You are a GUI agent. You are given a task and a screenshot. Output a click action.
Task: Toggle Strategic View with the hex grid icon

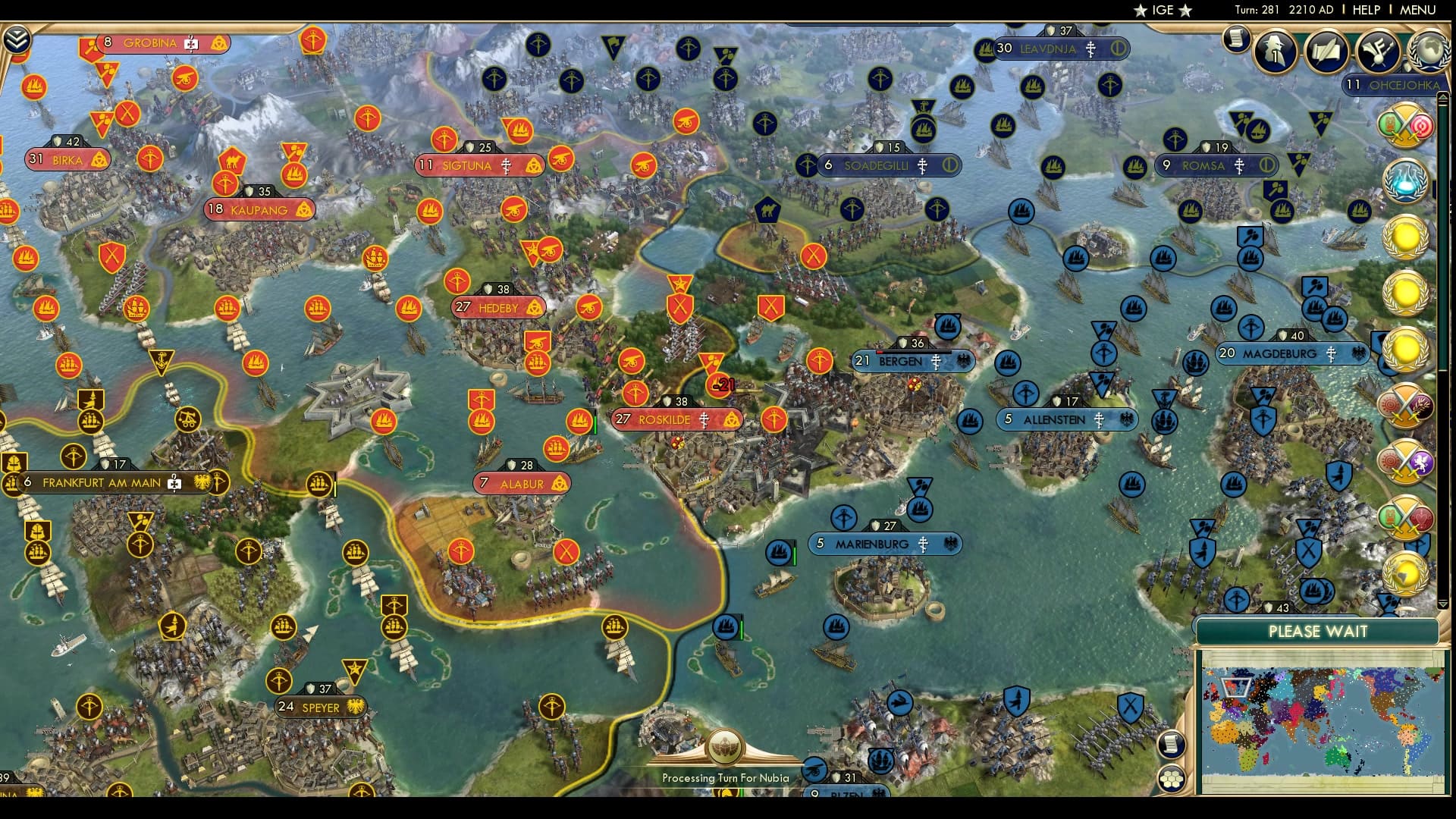tap(1170, 780)
